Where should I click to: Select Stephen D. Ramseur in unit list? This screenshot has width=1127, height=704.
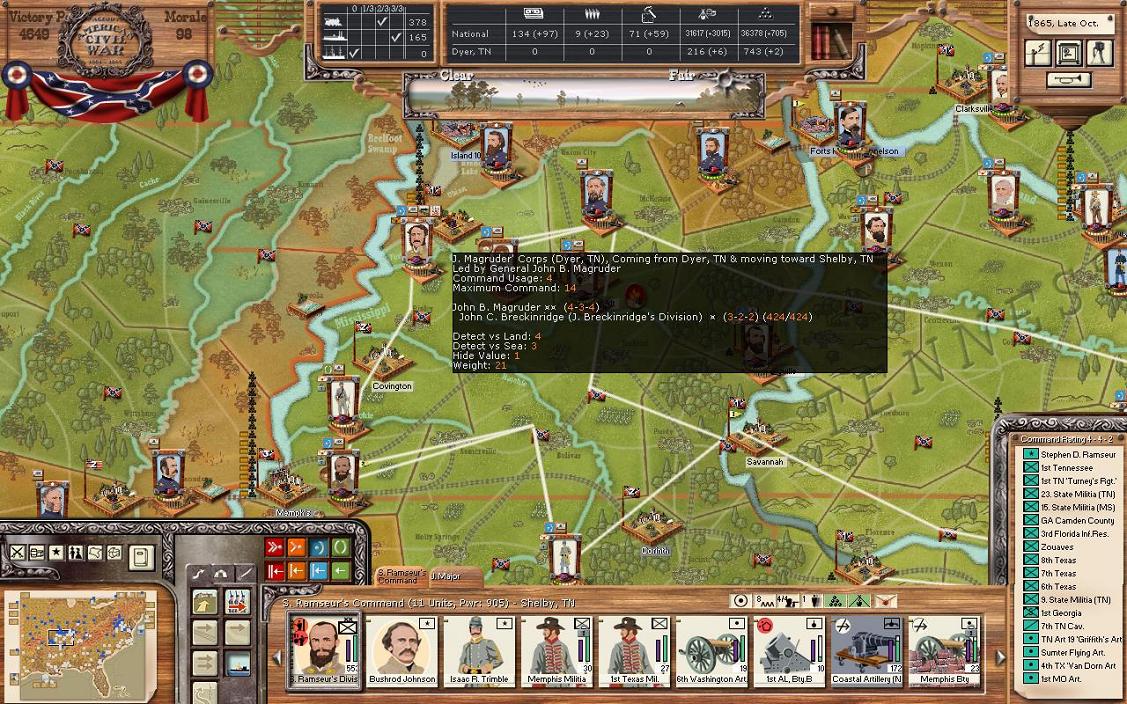[1065, 455]
